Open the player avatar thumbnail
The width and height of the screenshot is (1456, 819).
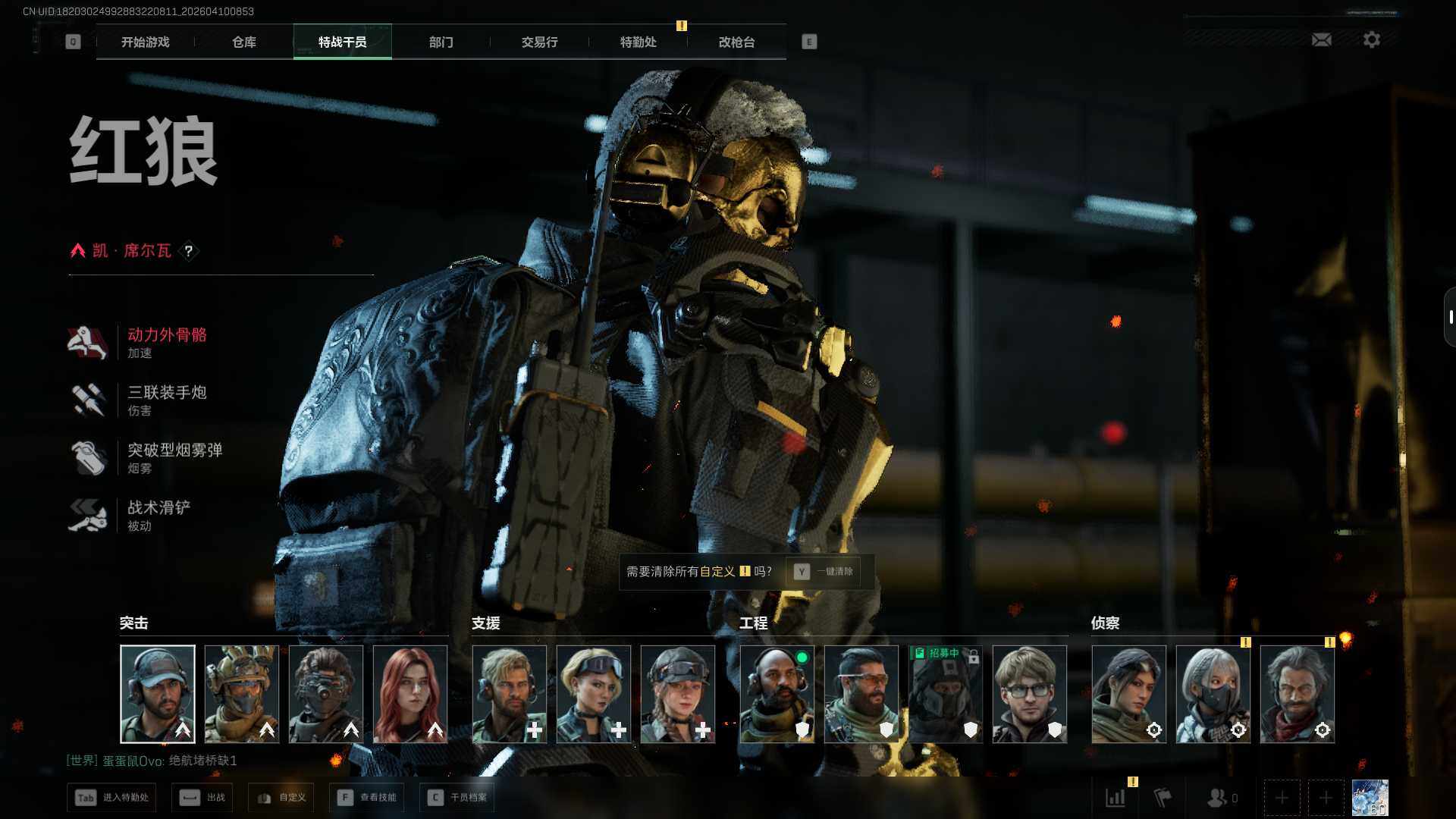click(x=1370, y=798)
